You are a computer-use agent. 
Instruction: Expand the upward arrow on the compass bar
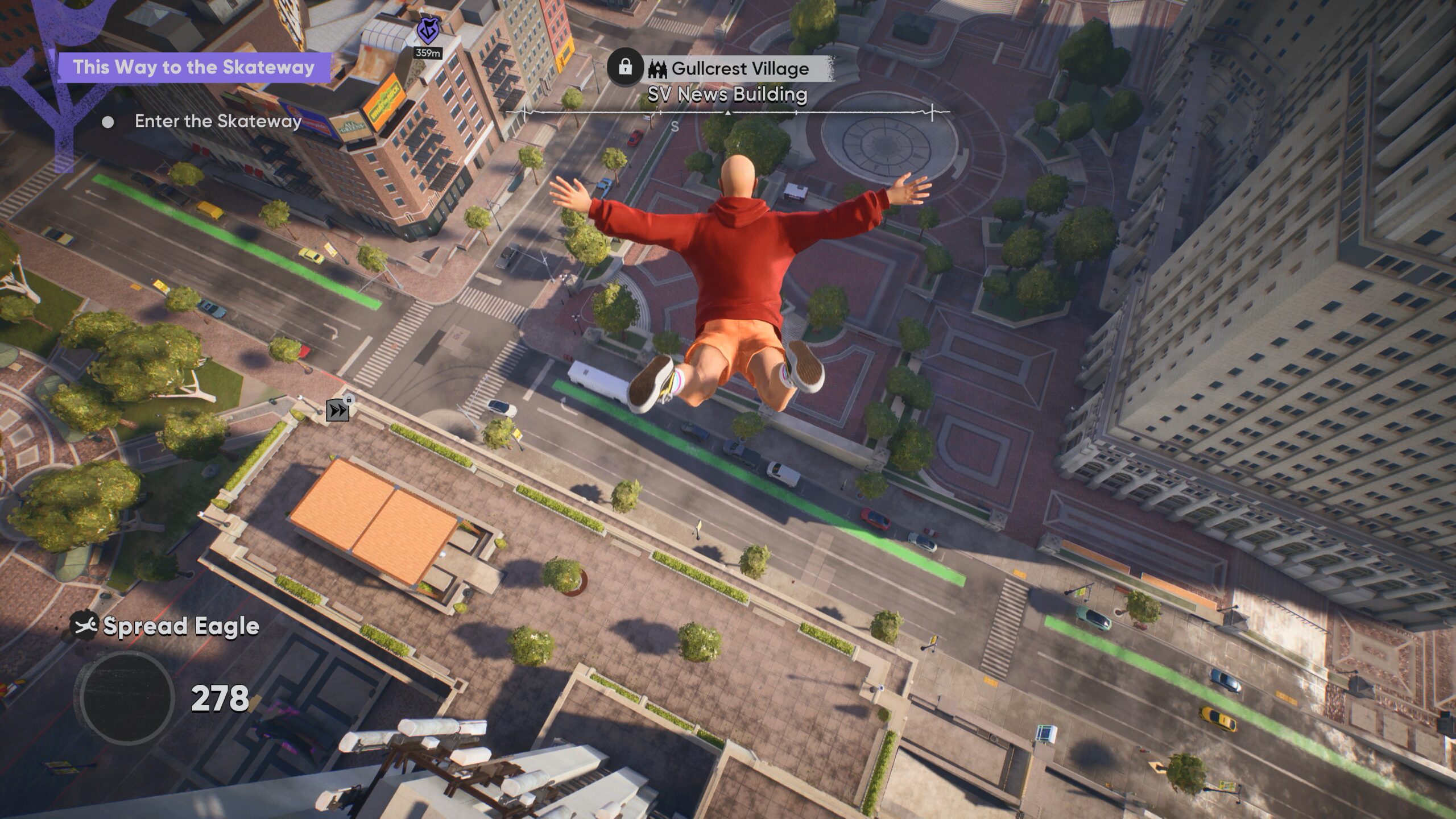[x=729, y=114]
